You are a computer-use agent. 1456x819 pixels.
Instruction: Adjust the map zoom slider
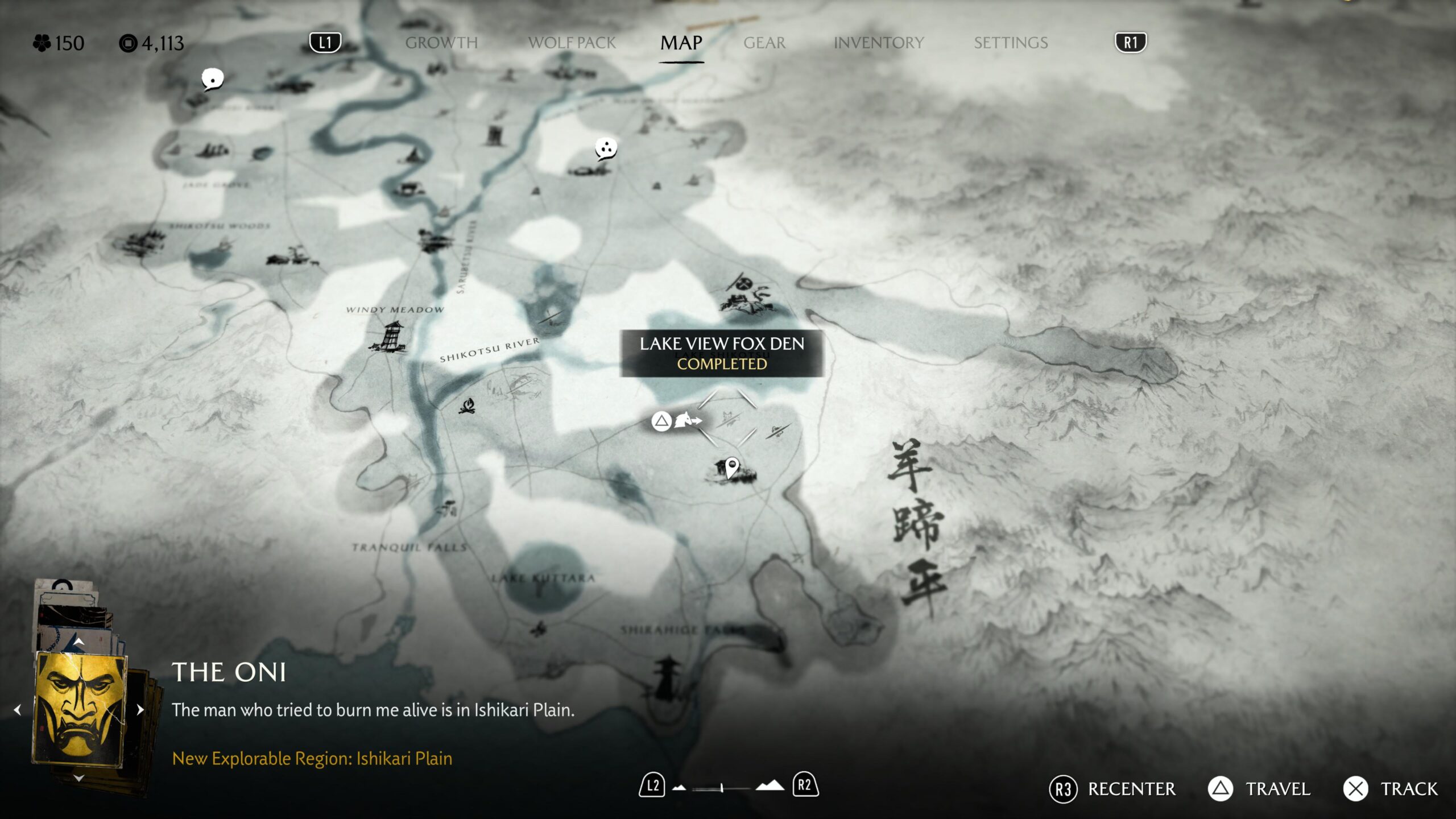722,788
